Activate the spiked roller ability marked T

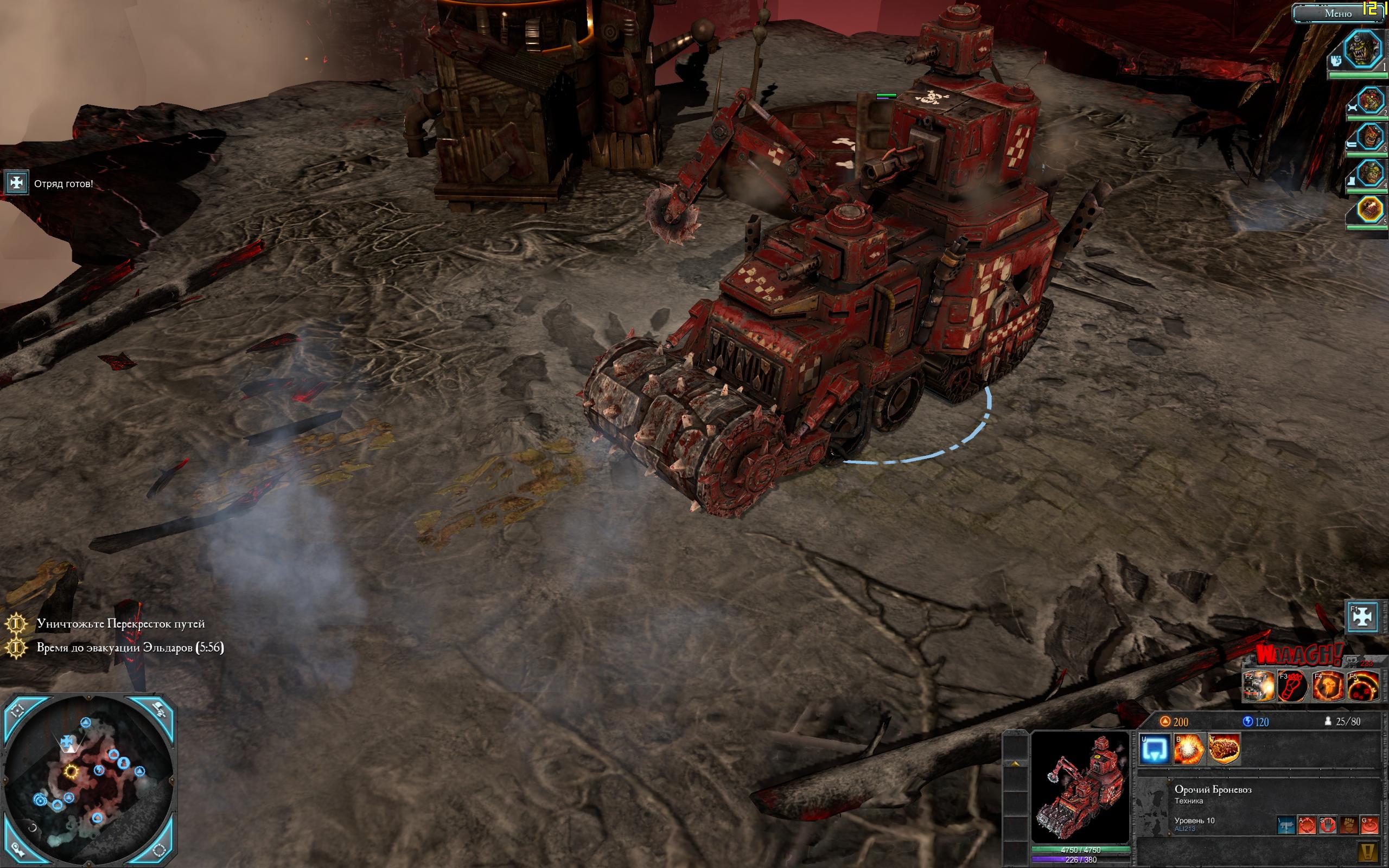point(1223,749)
